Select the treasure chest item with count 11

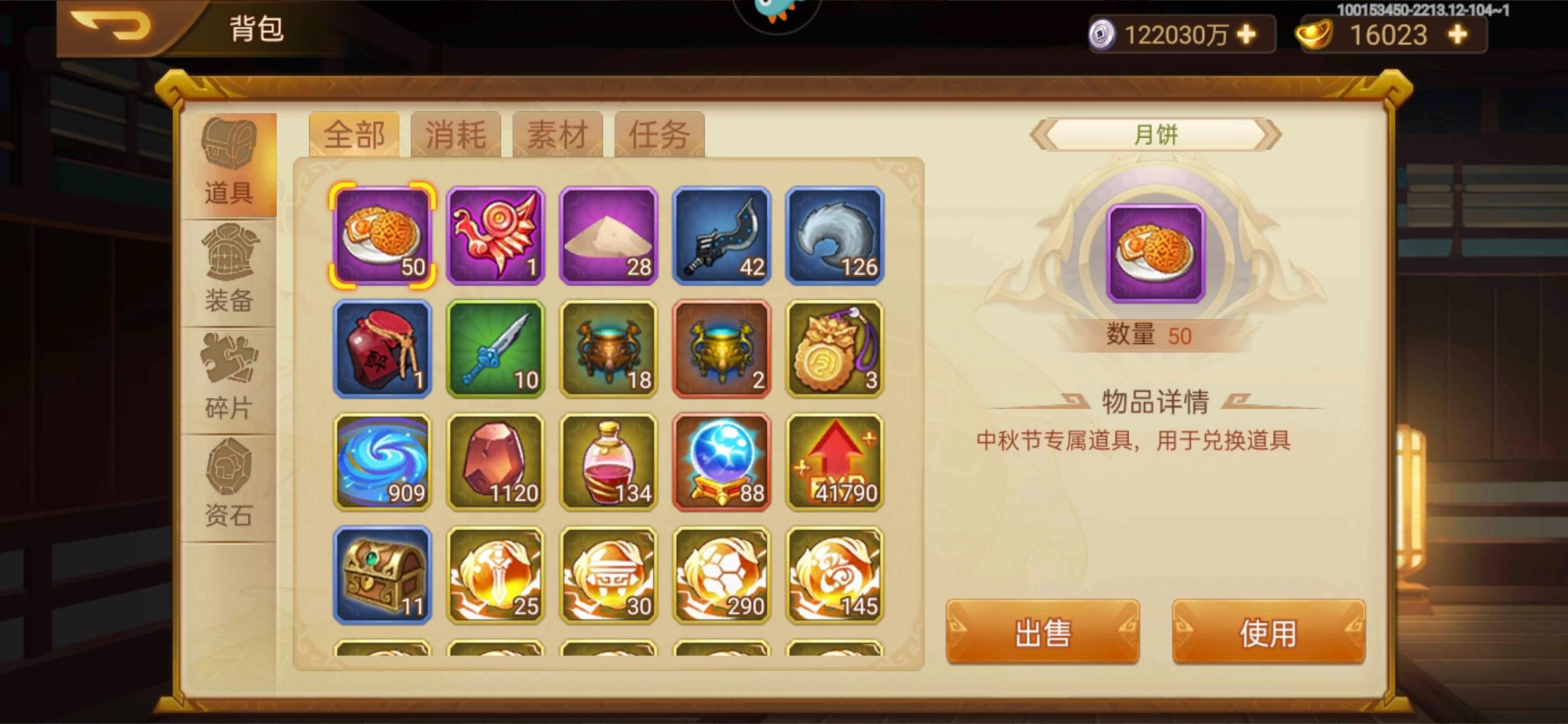pyautogui.click(x=382, y=573)
